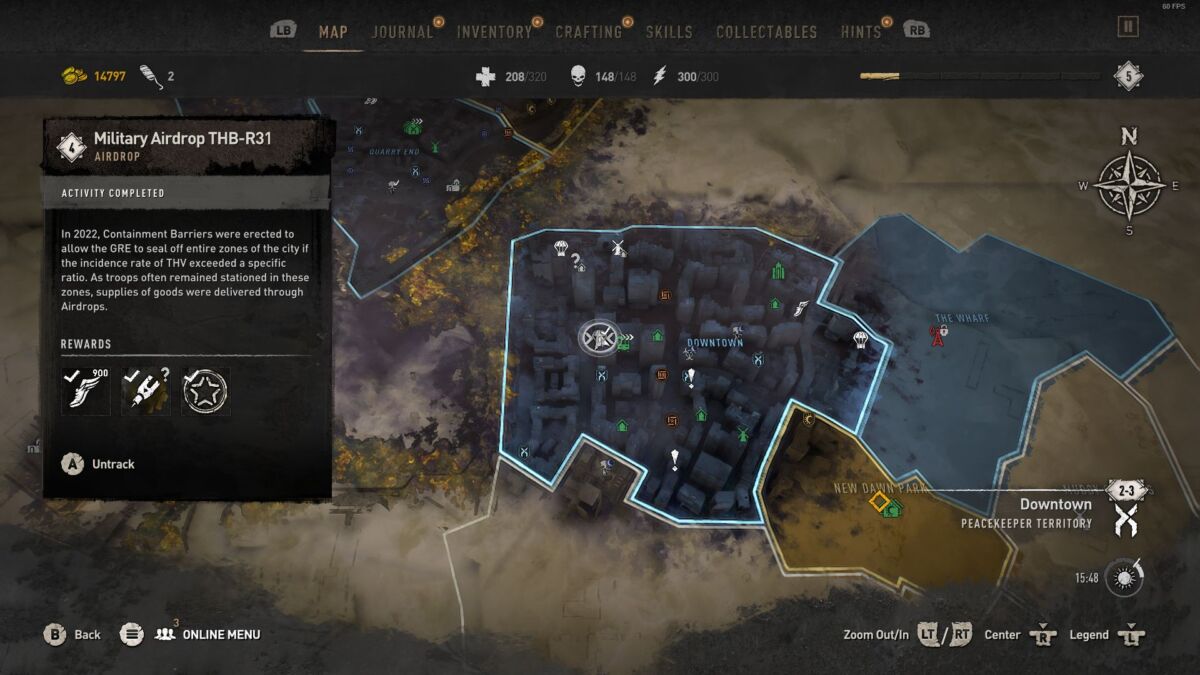Open the Inventory tab

point(494,32)
